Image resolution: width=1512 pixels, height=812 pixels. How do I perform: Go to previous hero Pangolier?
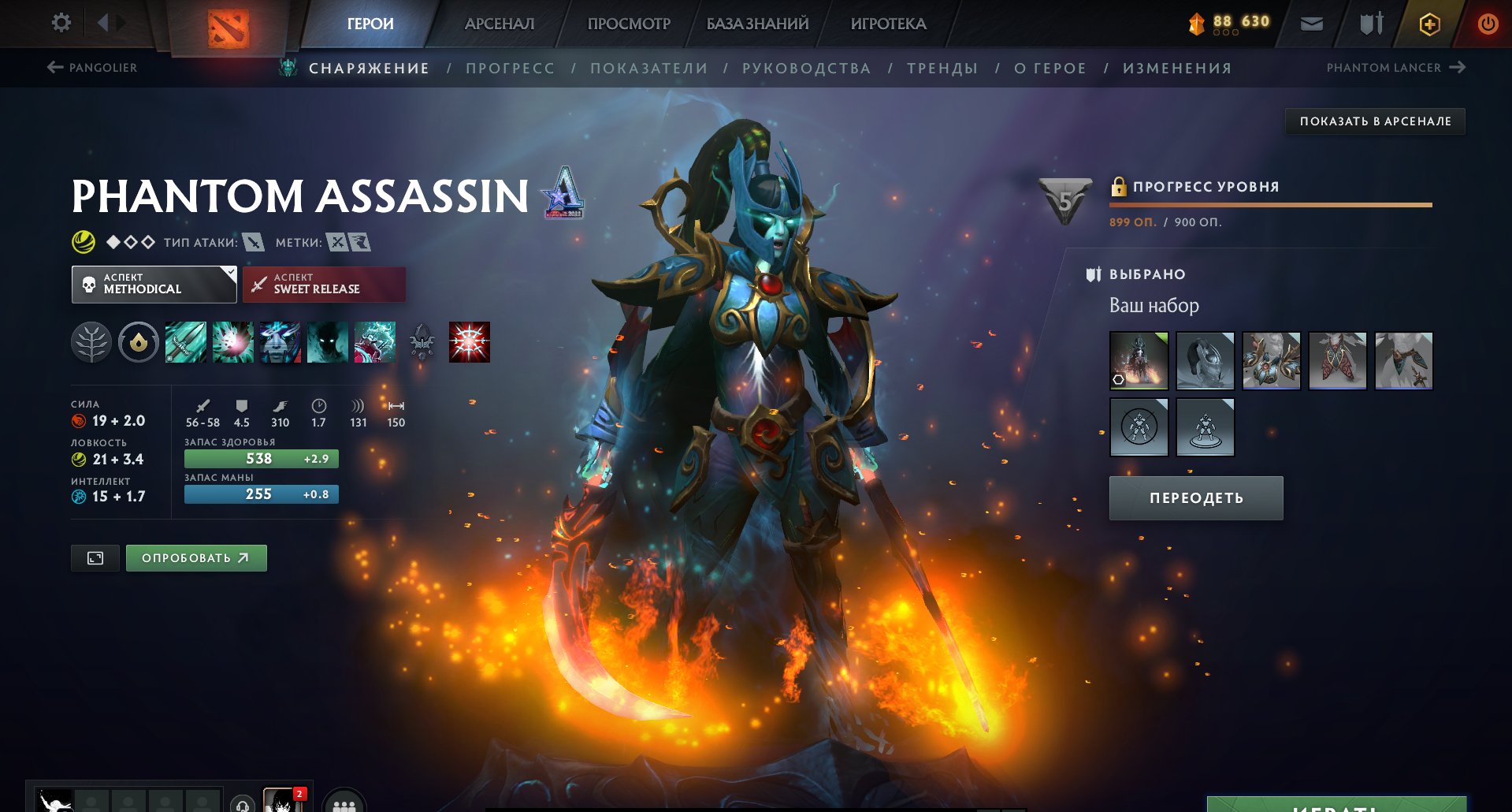[x=92, y=68]
